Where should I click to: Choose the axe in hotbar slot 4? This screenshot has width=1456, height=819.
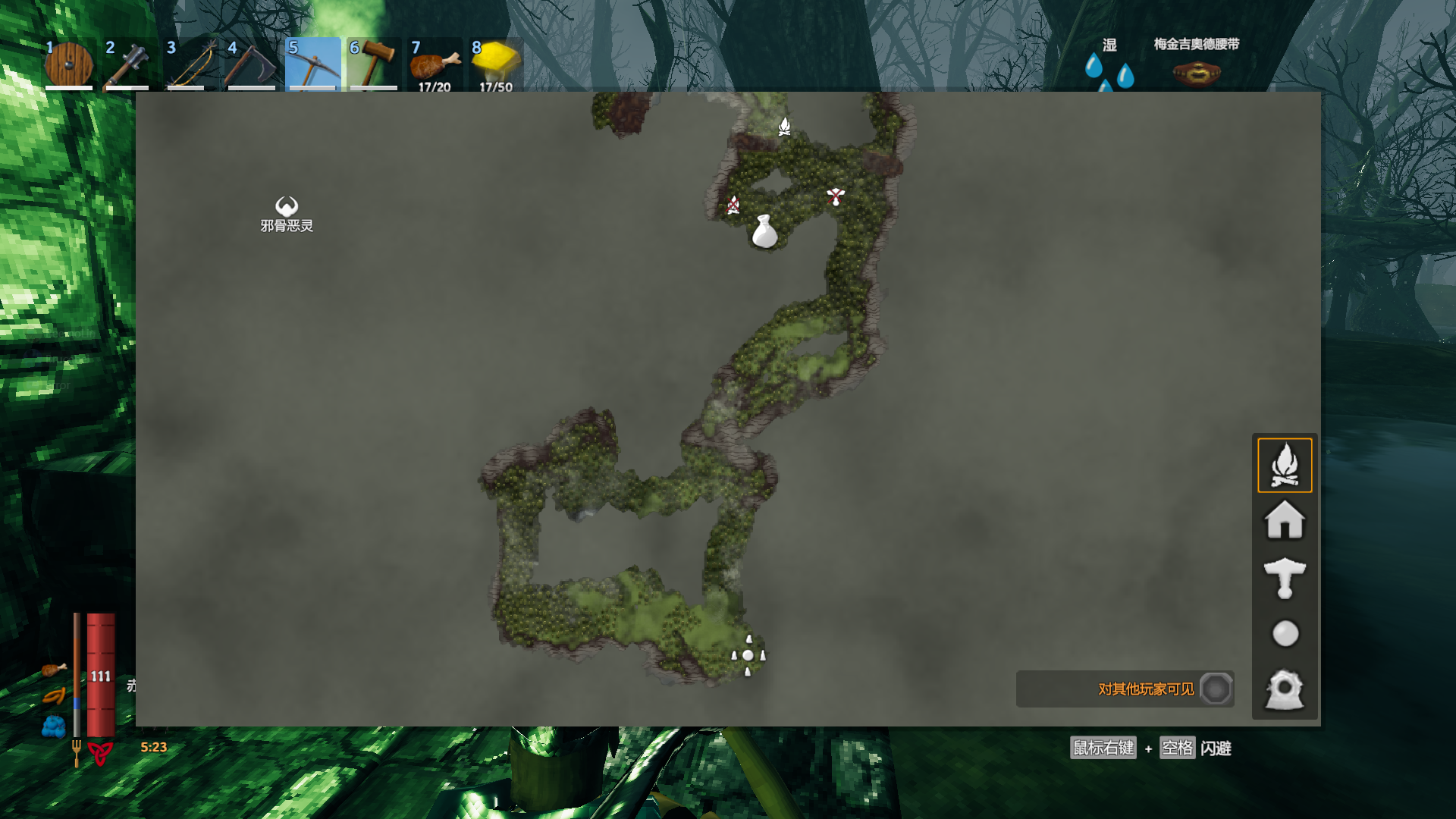point(251,64)
